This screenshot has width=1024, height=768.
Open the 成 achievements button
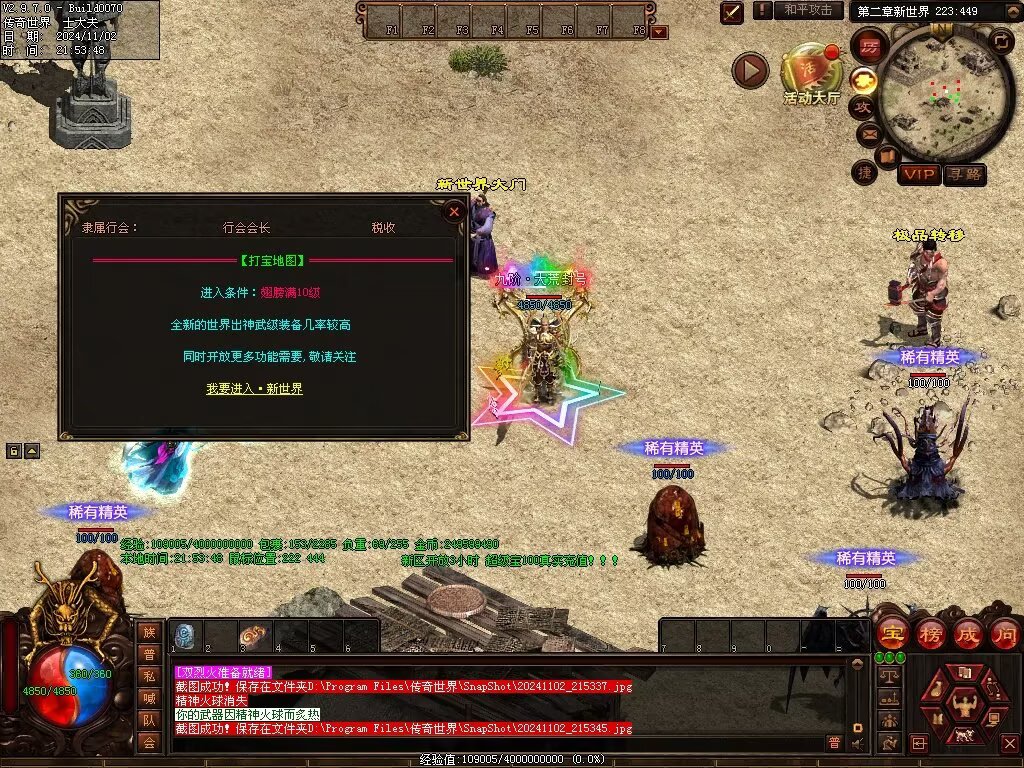point(968,634)
